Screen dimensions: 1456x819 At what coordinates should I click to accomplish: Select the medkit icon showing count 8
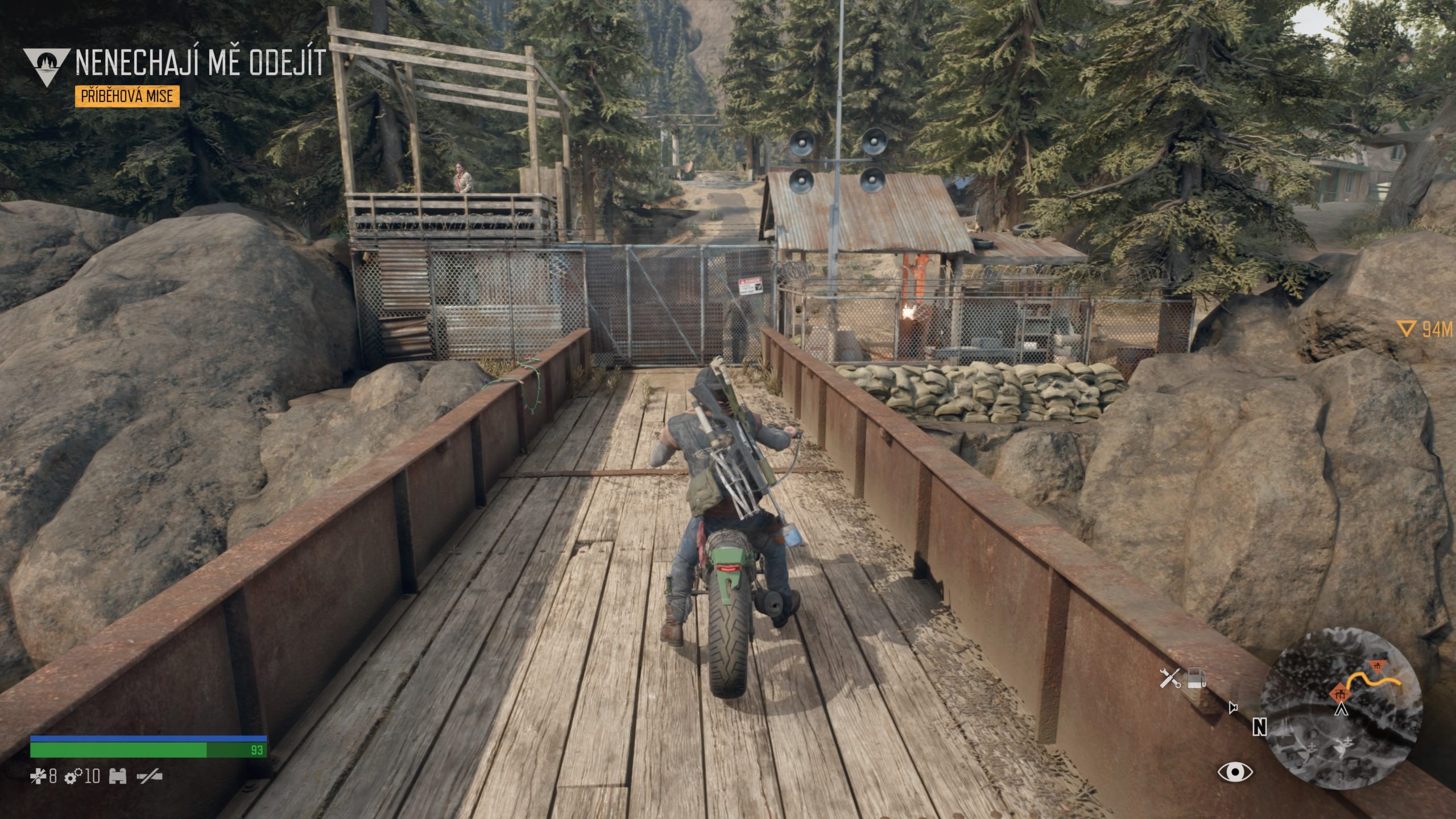click(x=39, y=777)
